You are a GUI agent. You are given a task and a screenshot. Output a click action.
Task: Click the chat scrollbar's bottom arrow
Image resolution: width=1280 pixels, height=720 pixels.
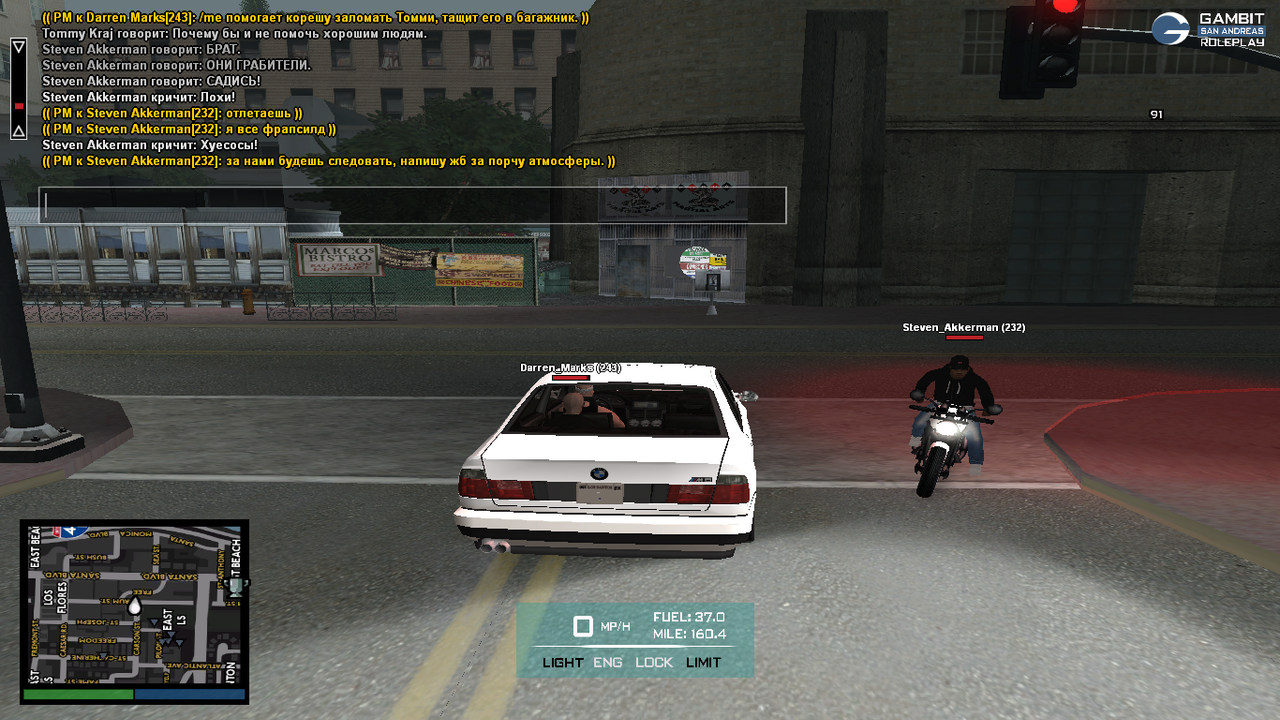[x=18, y=131]
